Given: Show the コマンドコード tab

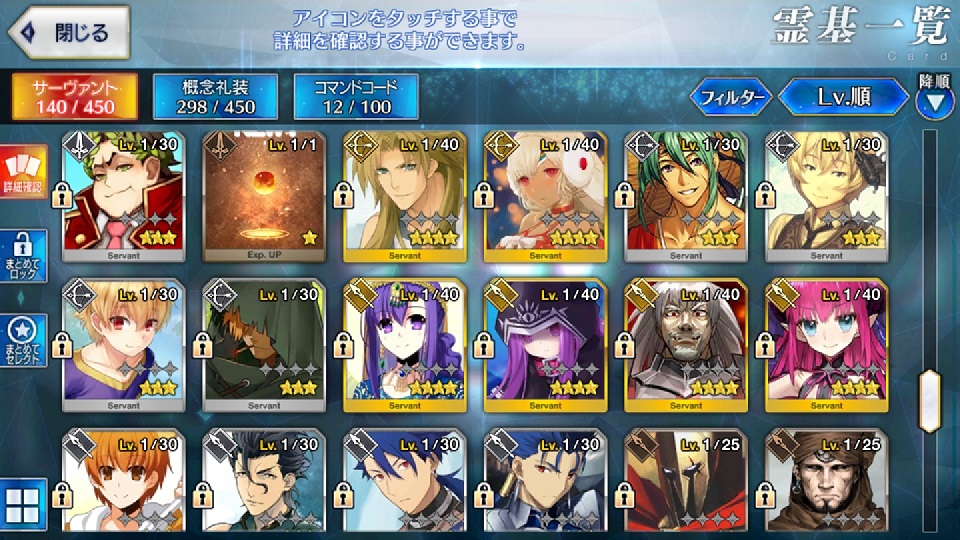Looking at the screenshot, I should [355, 96].
